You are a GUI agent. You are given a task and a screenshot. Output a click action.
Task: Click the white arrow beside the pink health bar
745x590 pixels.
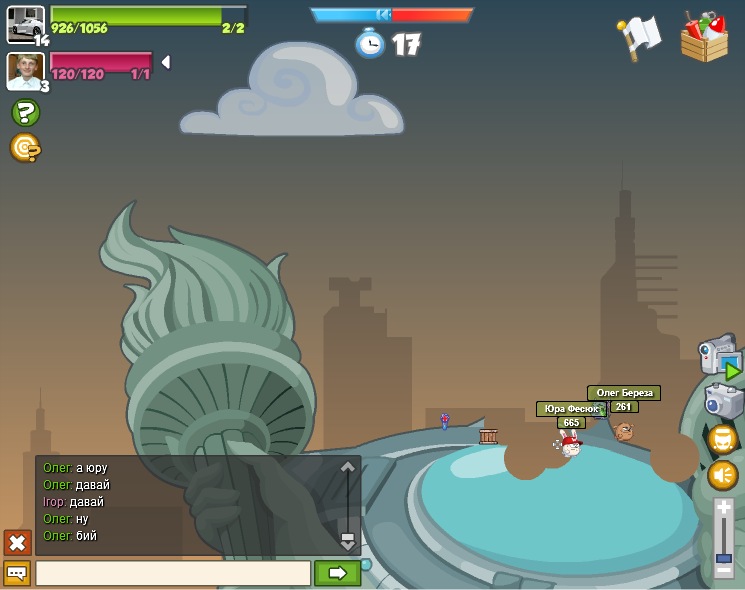click(166, 62)
